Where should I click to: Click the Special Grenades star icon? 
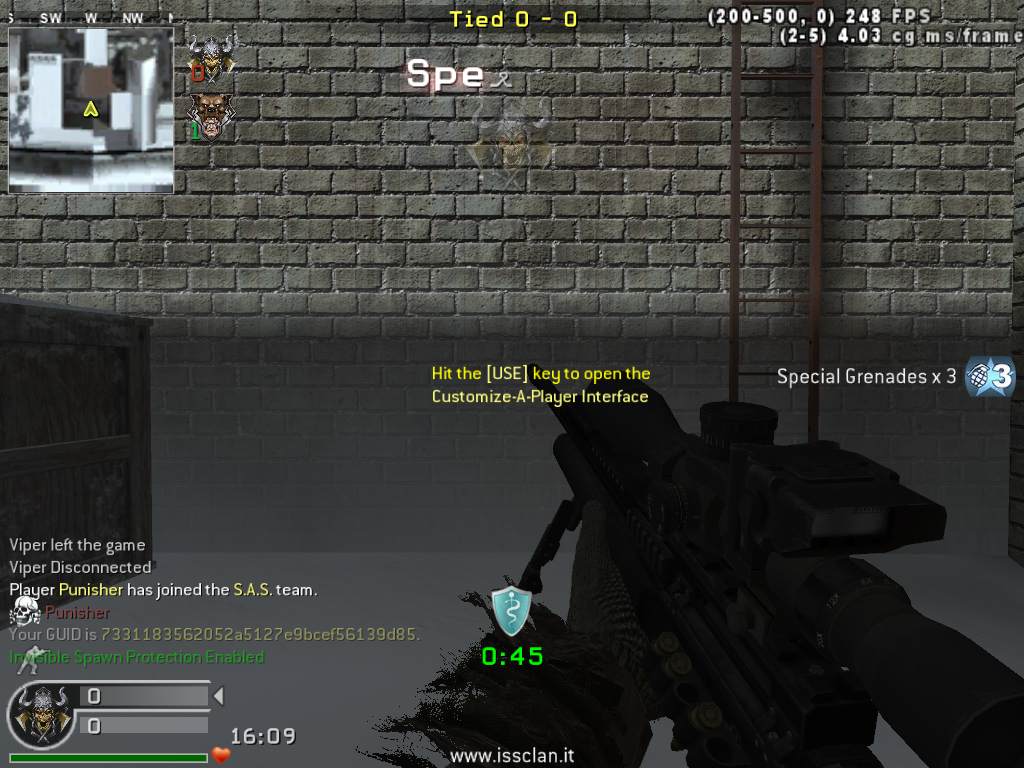click(990, 377)
